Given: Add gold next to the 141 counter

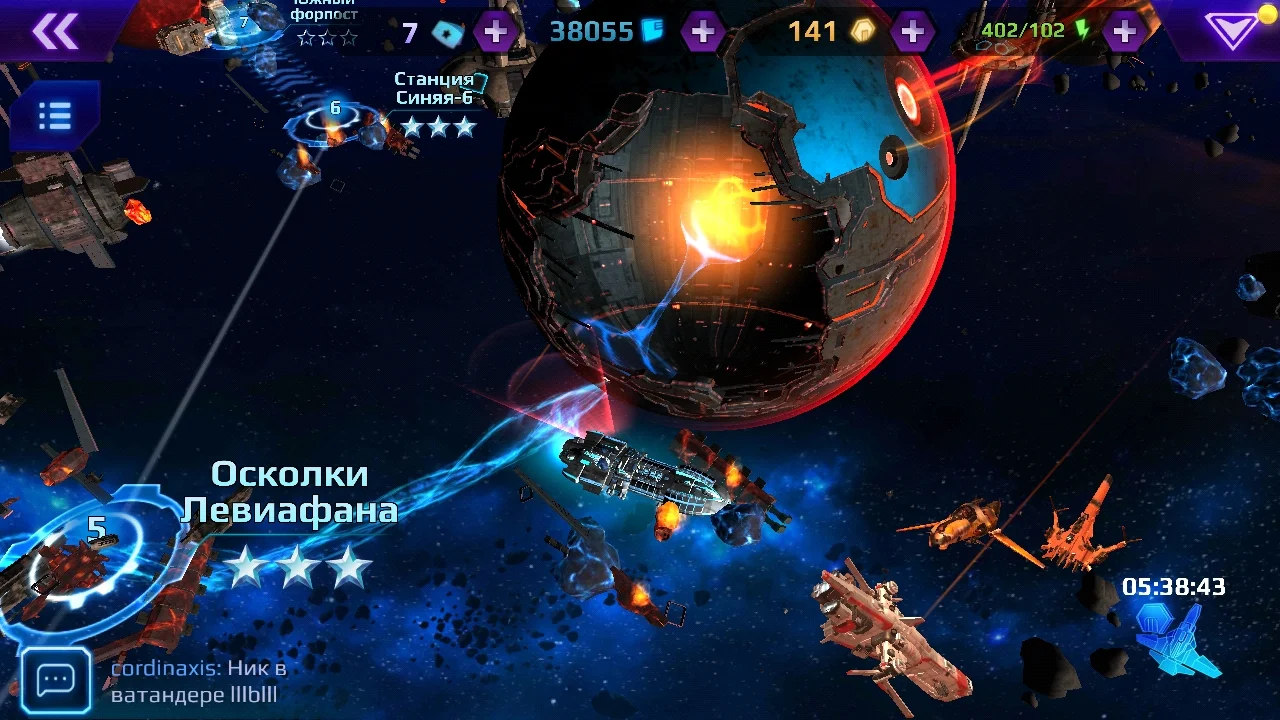Looking at the screenshot, I should click(x=912, y=32).
